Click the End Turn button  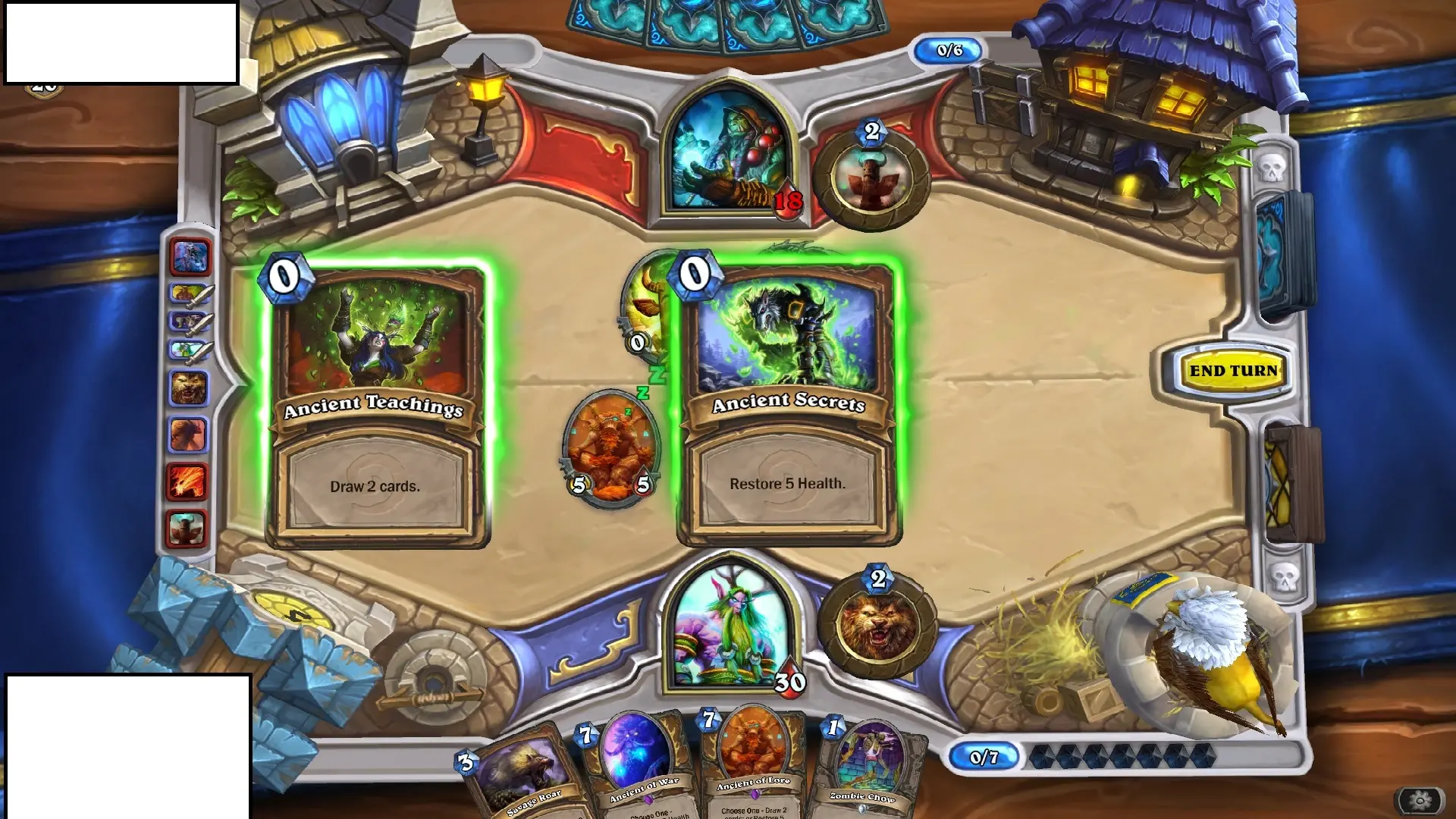point(1233,371)
